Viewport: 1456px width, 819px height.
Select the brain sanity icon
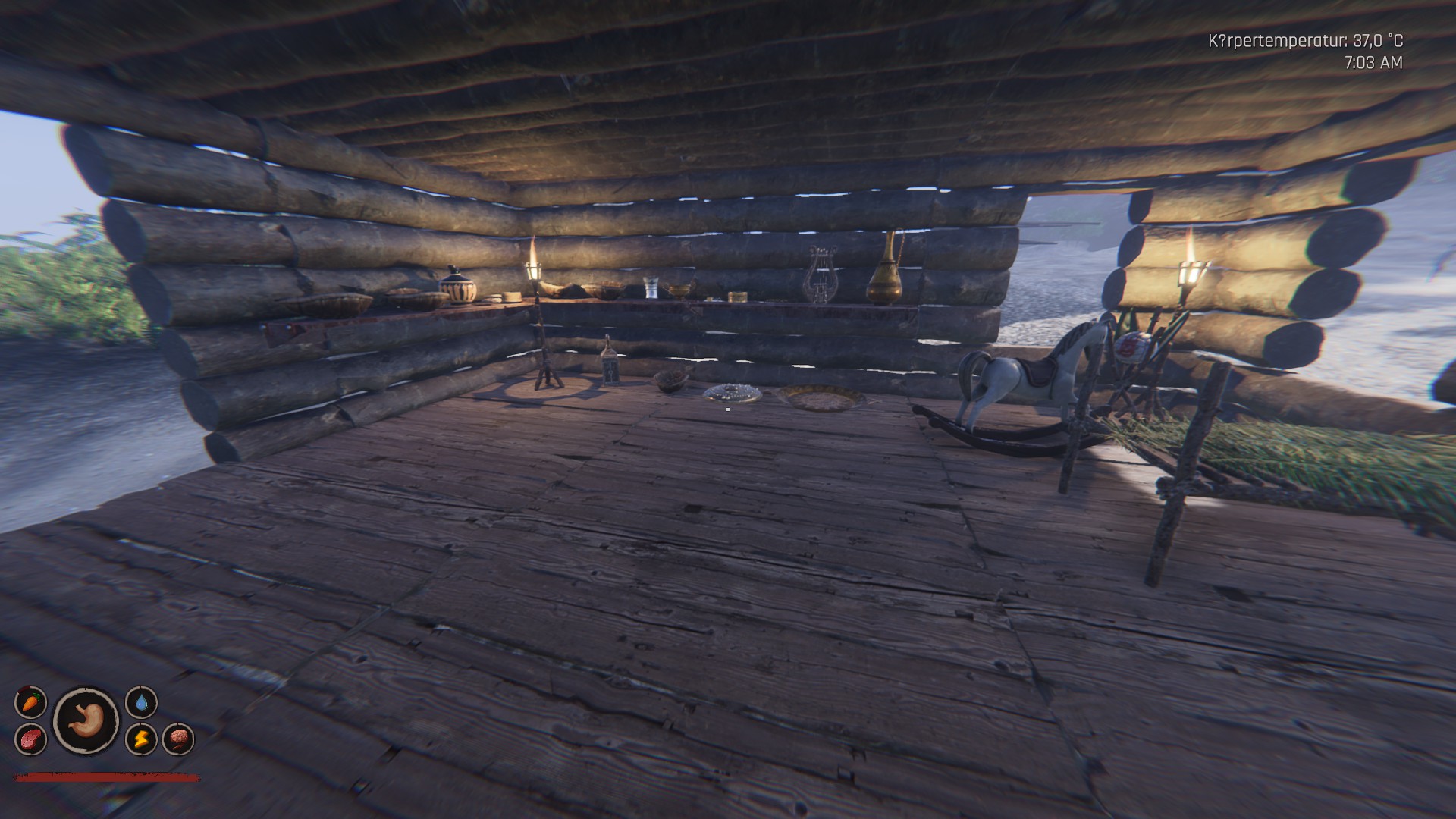(178, 739)
